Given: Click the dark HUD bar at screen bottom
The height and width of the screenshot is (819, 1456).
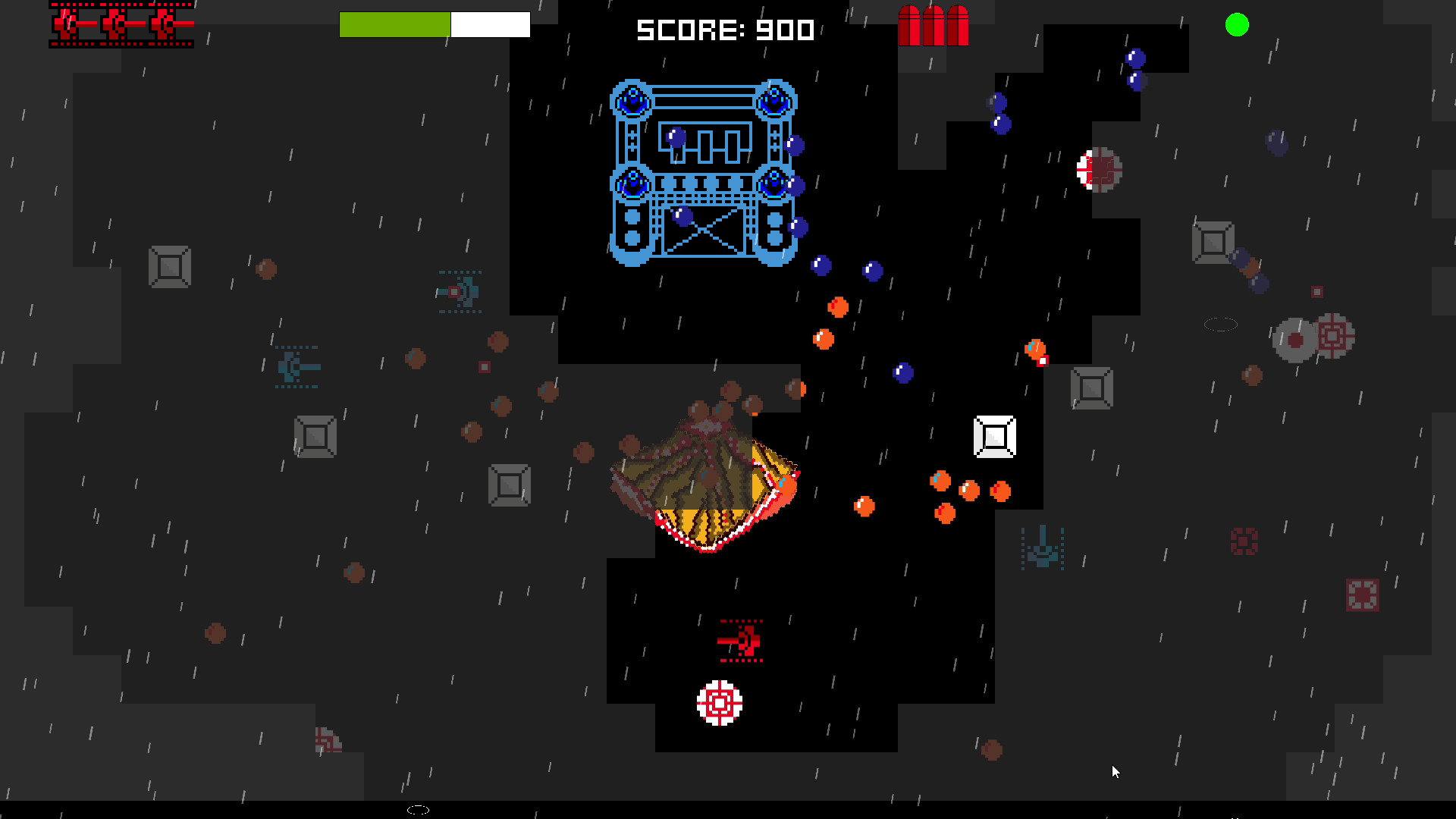Looking at the screenshot, I should point(728,811).
